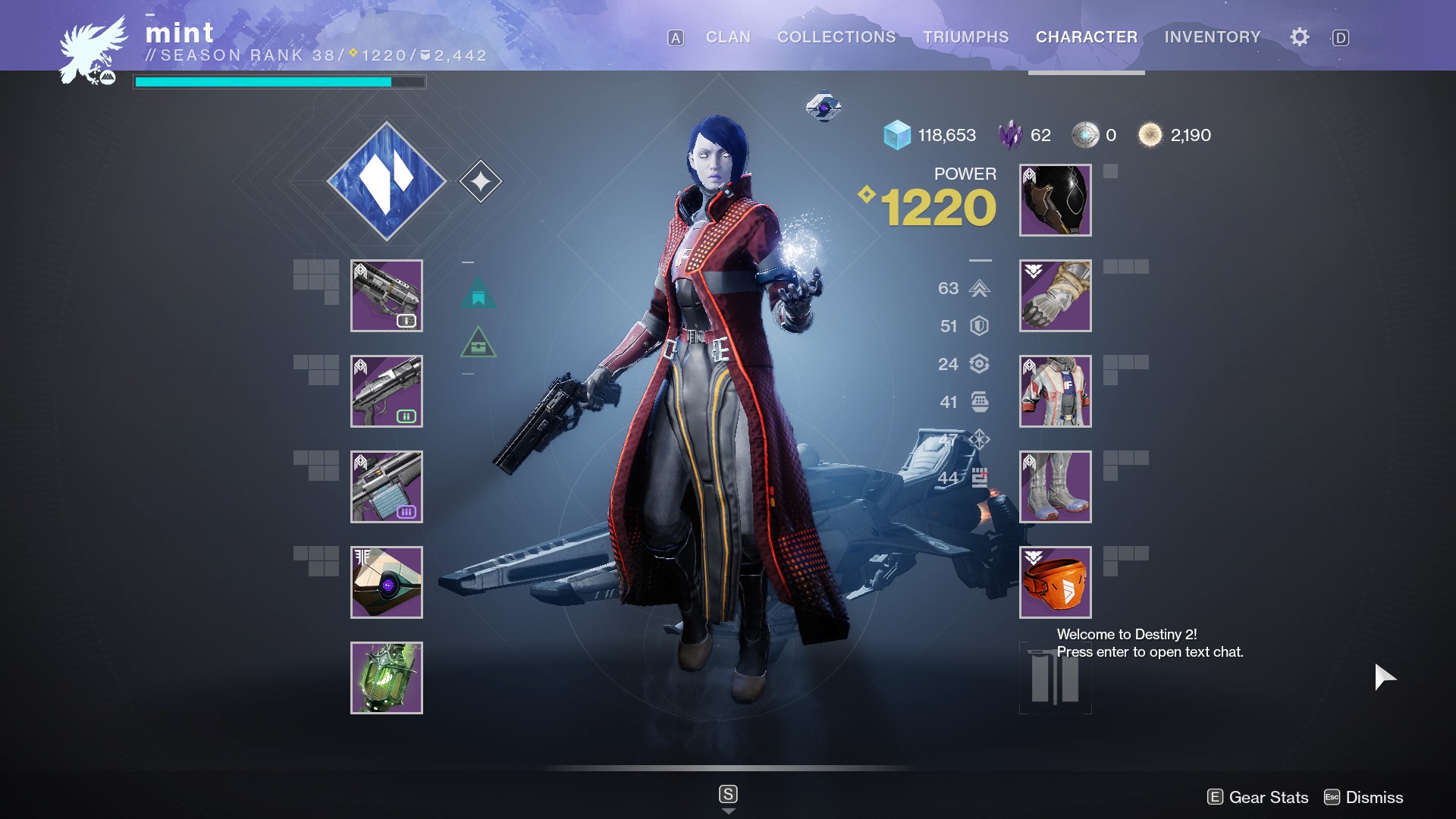This screenshot has width=1456, height=819.
Task: Select the small star diamond icon
Action: click(481, 181)
